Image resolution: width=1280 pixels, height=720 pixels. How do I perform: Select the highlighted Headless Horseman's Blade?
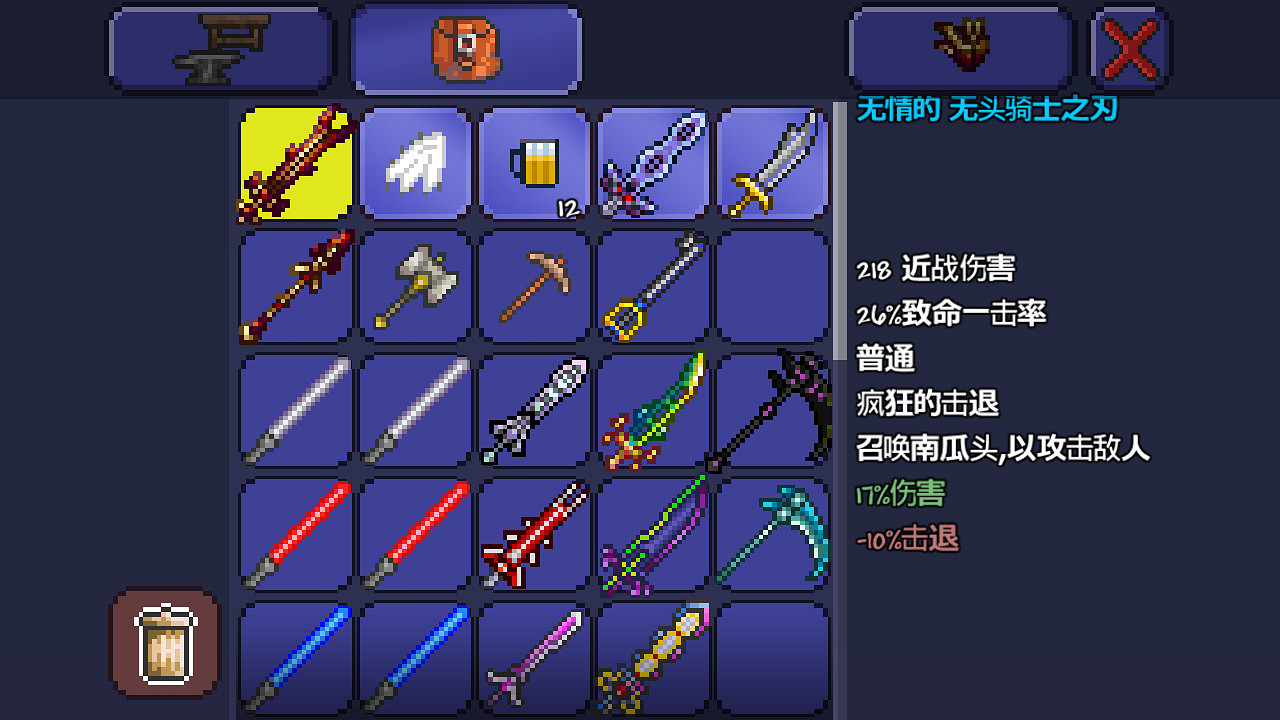[x=293, y=163]
